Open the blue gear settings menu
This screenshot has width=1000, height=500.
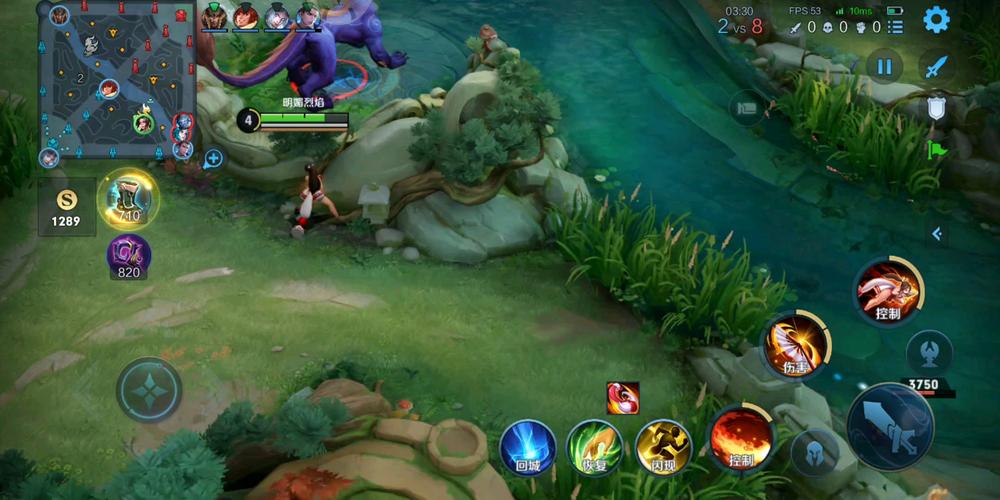coord(936,19)
